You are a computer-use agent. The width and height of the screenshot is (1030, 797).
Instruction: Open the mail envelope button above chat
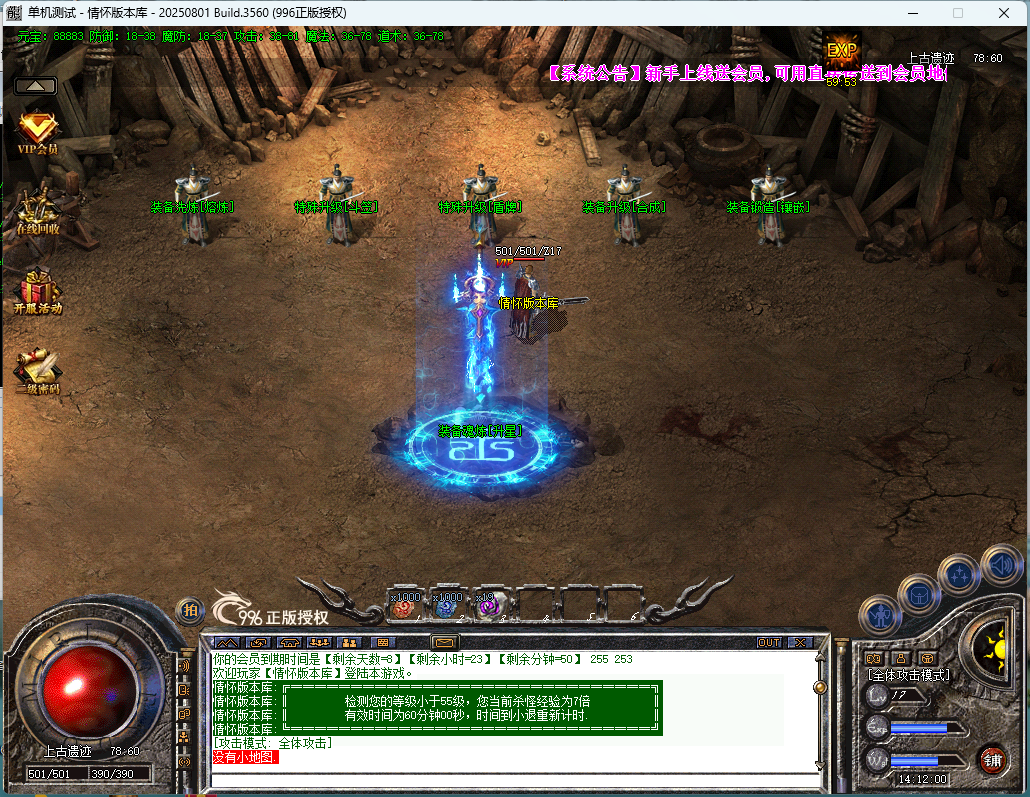click(445, 642)
